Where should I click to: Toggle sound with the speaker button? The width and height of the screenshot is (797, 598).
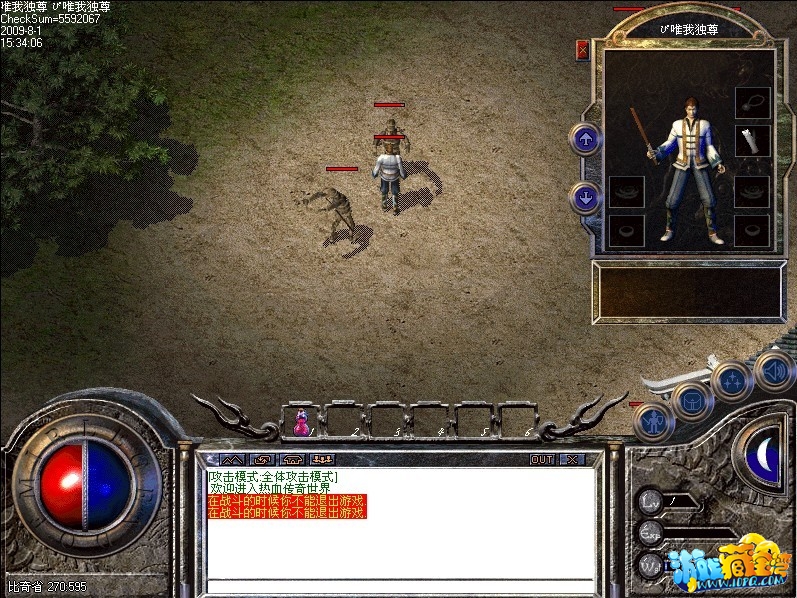click(x=773, y=369)
